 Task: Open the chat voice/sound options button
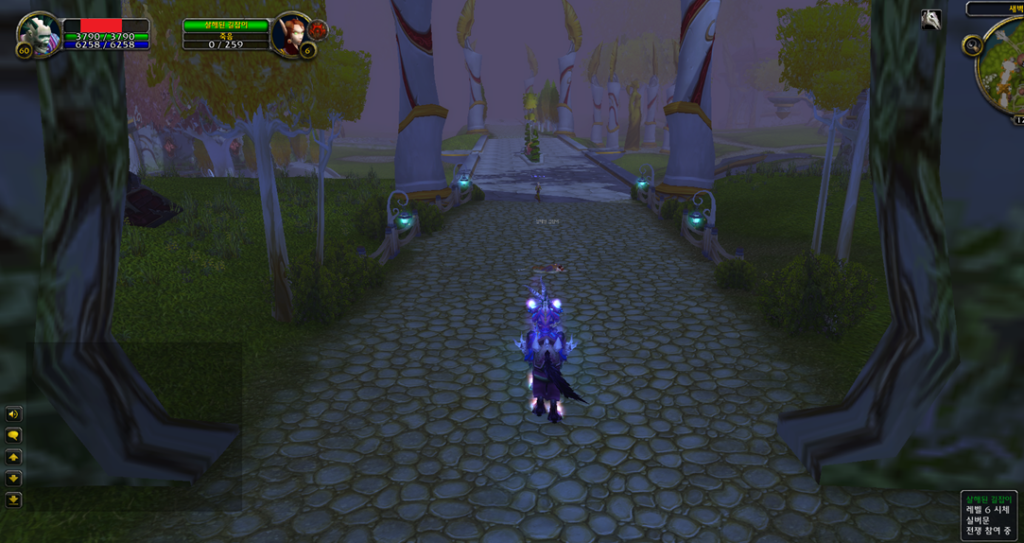coord(14,414)
